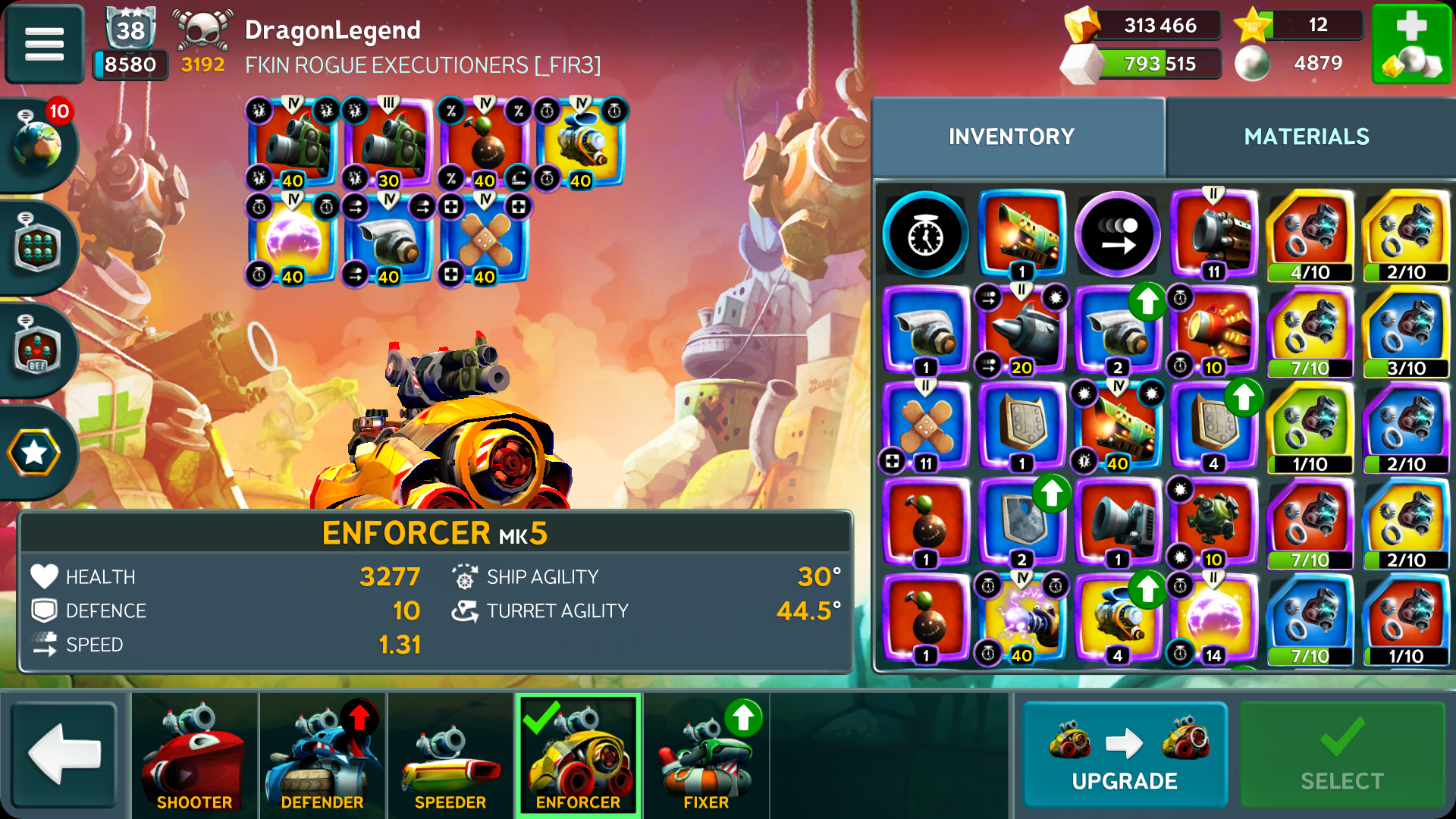Open the hamburger main menu
This screenshot has width=1456, height=819.
click(x=44, y=43)
